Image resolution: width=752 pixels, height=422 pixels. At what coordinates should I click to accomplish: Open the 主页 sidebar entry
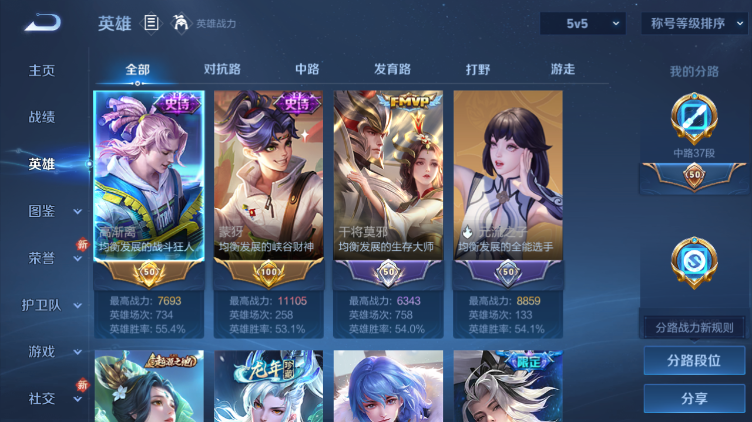pyautogui.click(x=42, y=70)
